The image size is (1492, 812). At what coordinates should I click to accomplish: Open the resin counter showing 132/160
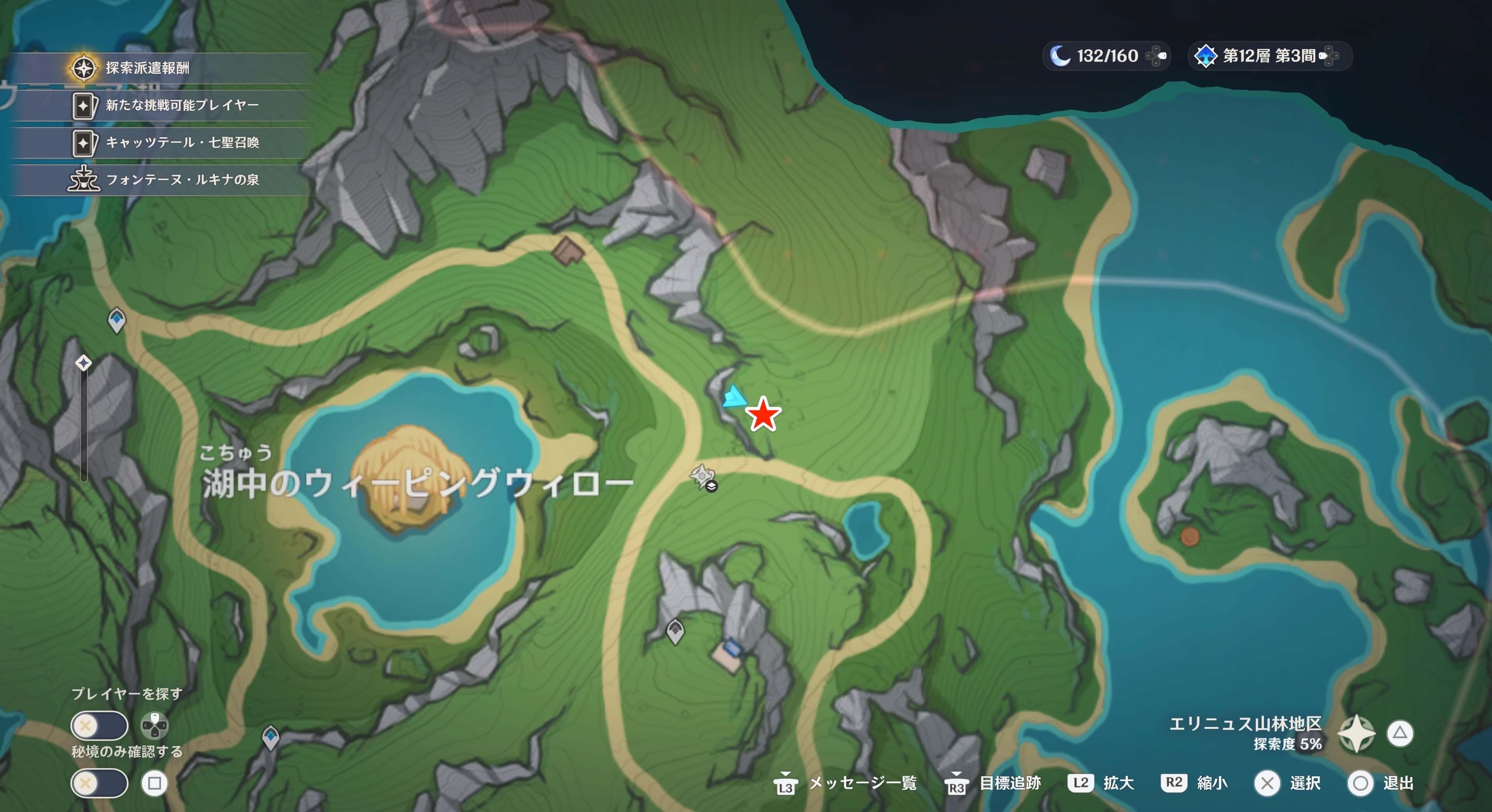[1105, 56]
